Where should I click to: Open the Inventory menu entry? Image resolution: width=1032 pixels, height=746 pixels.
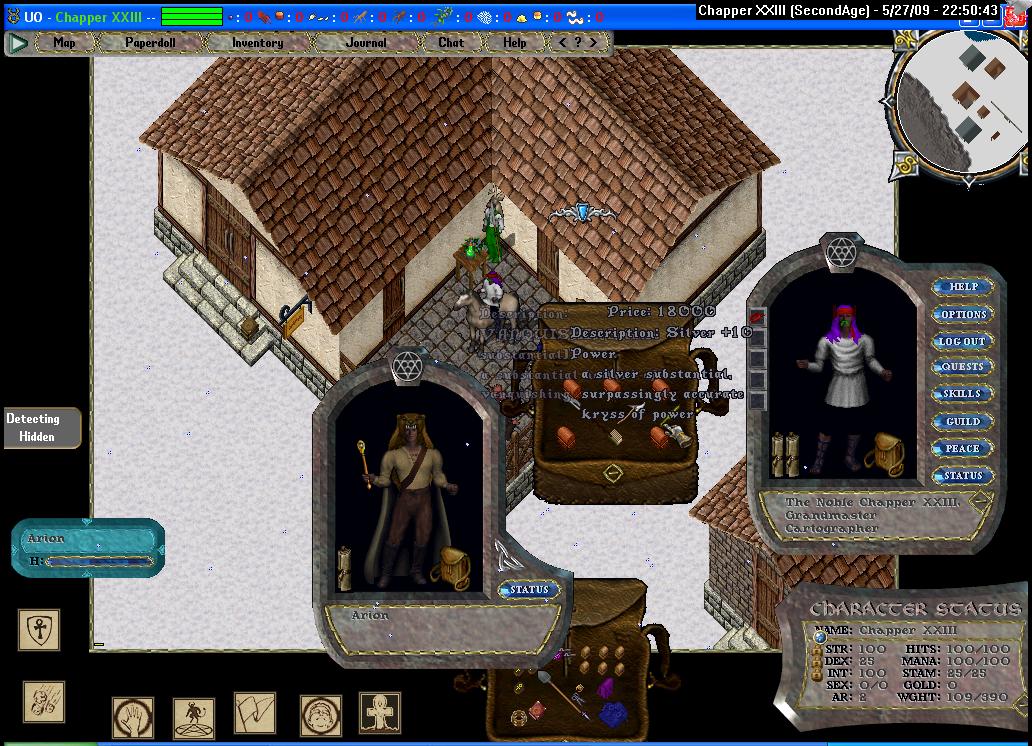pos(257,43)
